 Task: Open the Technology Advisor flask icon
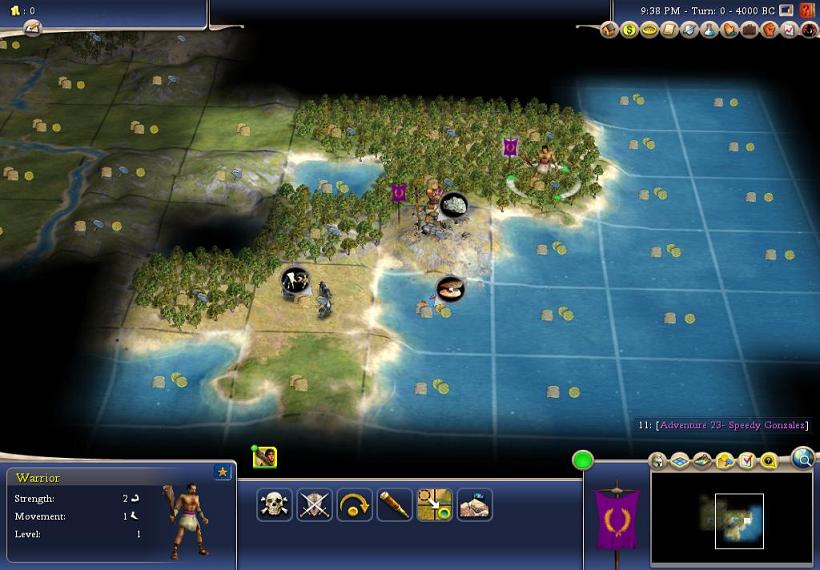click(710, 30)
